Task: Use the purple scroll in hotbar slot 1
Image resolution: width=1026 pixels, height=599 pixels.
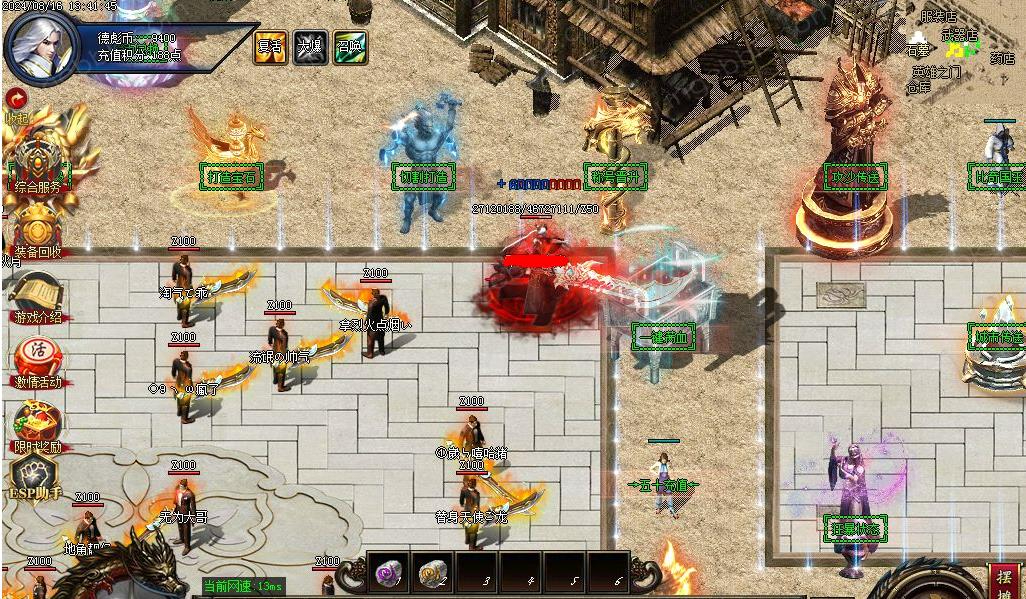Action: [387, 573]
